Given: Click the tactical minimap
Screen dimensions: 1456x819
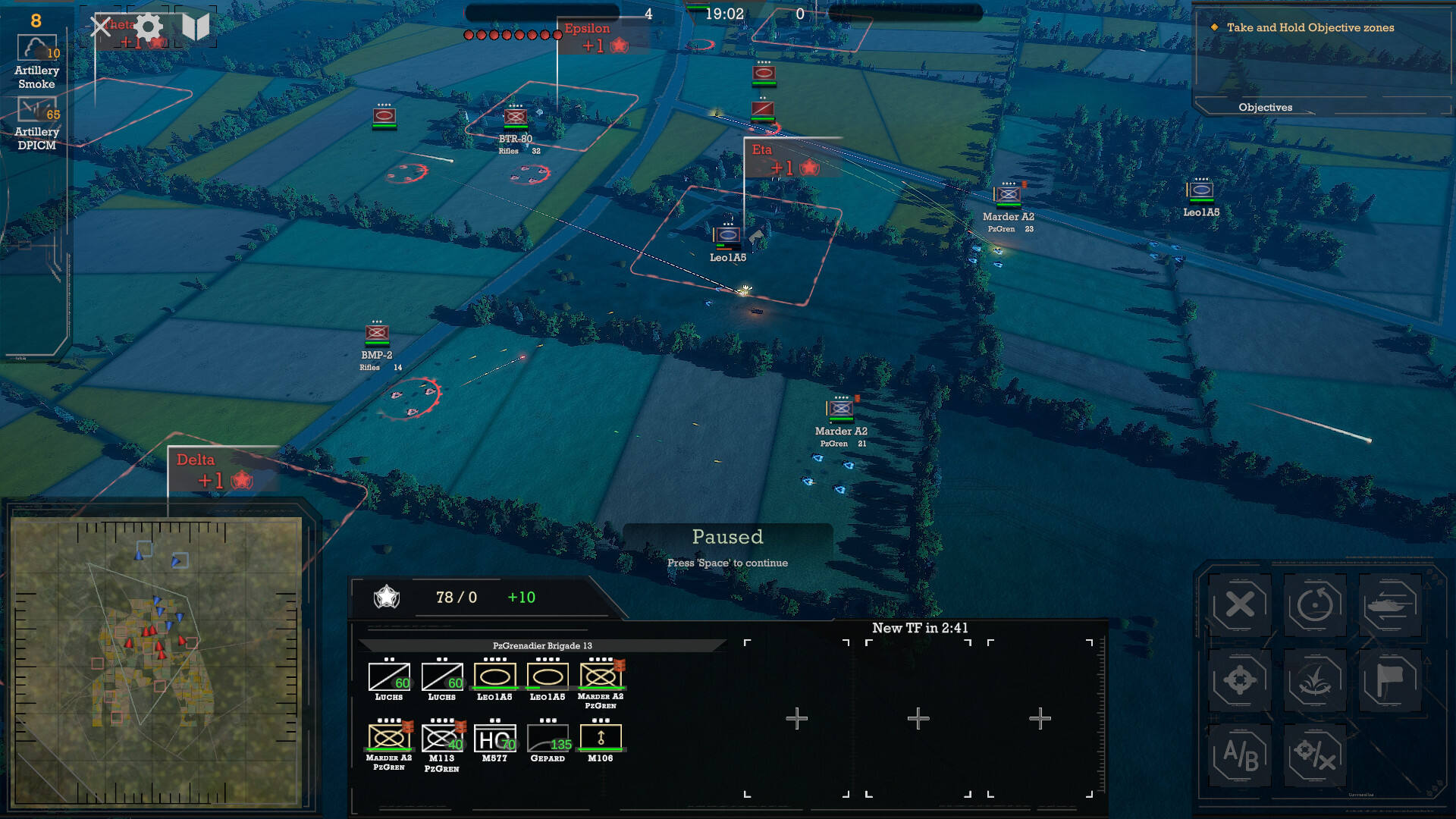Looking at the screenshot, I should 155,660.
